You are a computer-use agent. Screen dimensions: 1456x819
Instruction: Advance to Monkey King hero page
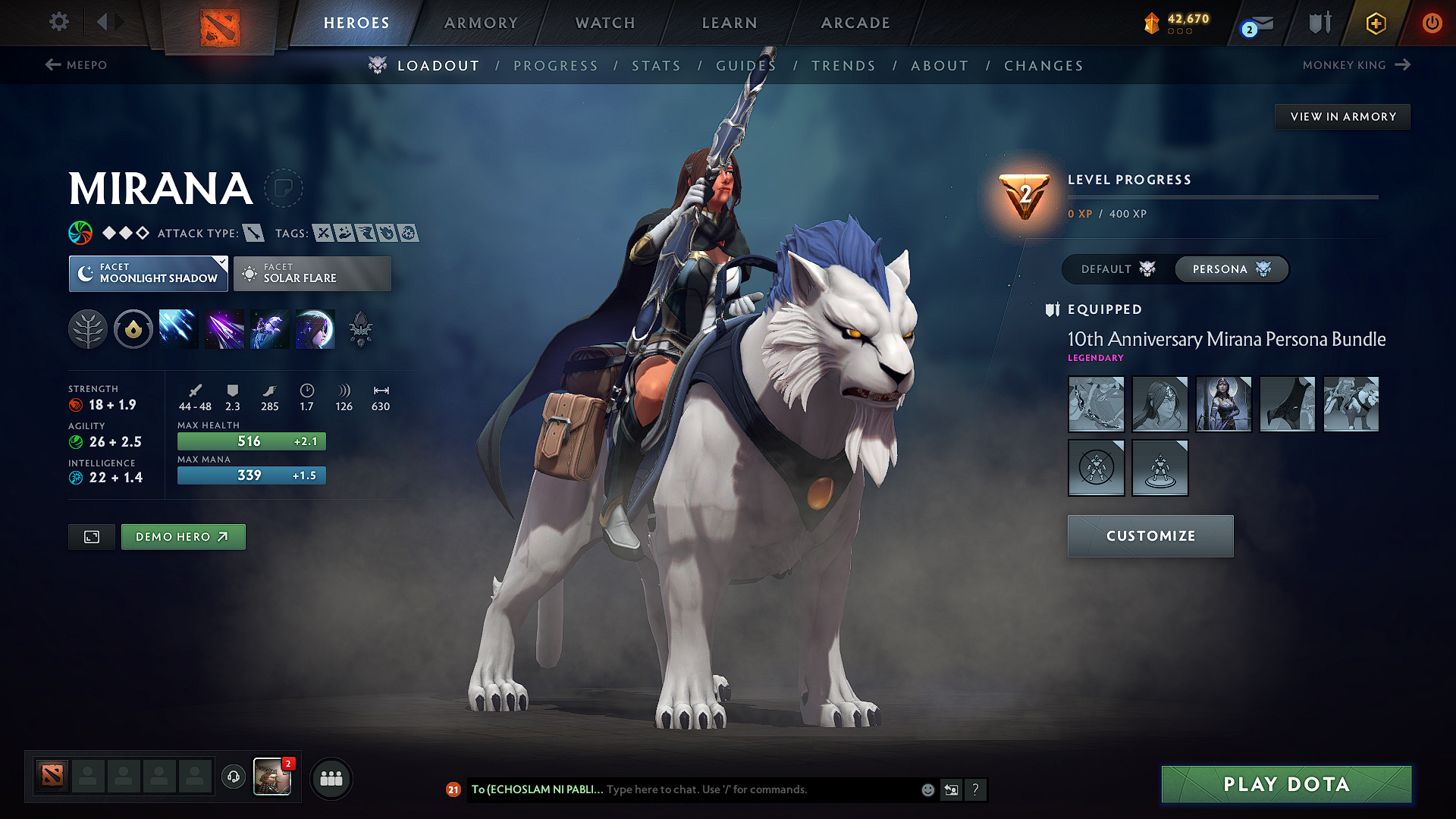[x=1357, y=65]
